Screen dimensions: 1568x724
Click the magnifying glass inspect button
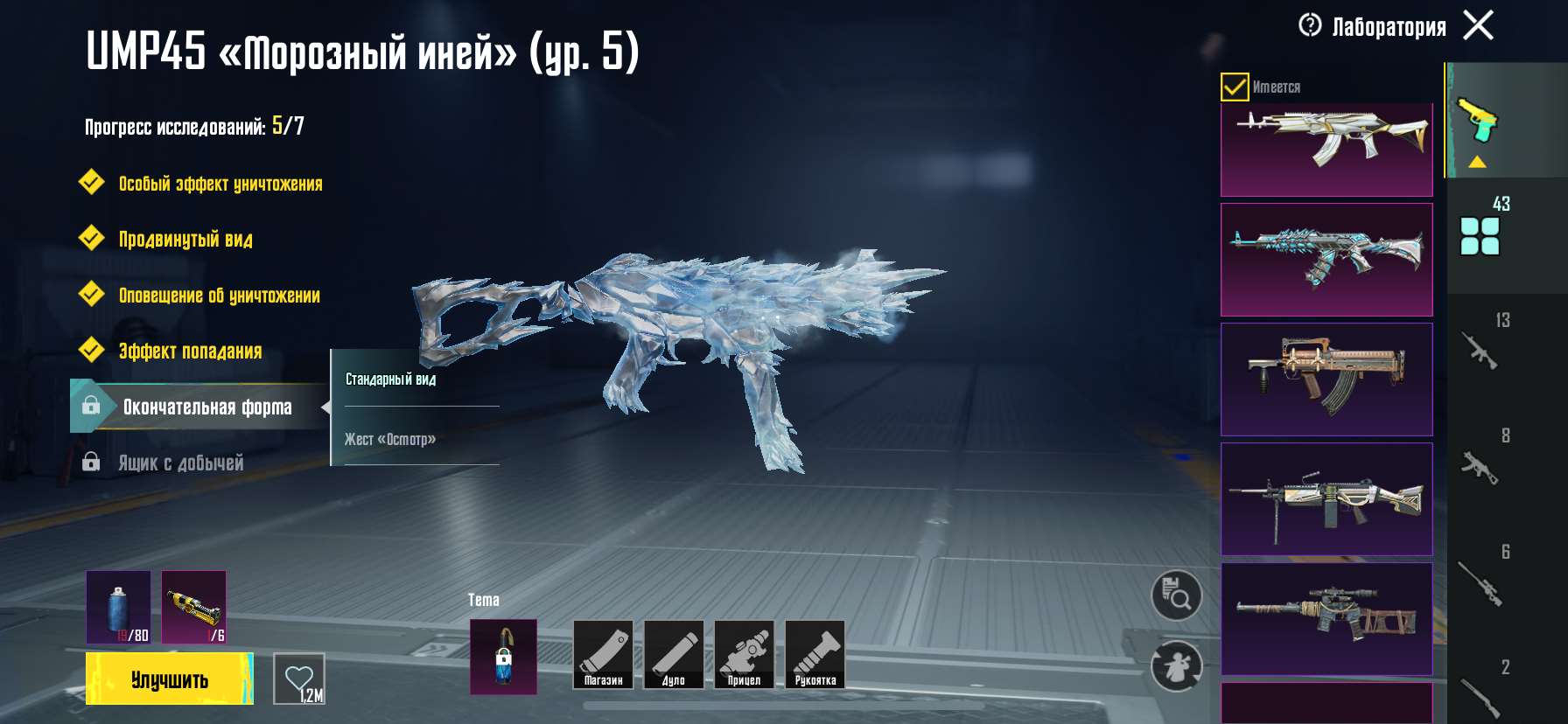(1176, 596)
